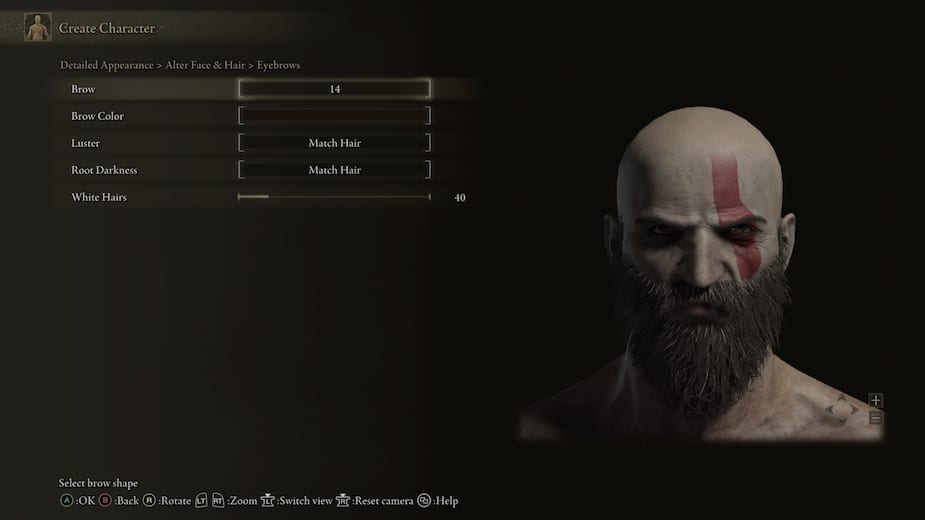Change the Luster option
This screenshot has width=925, height=520.
click(x=334, y=143)
